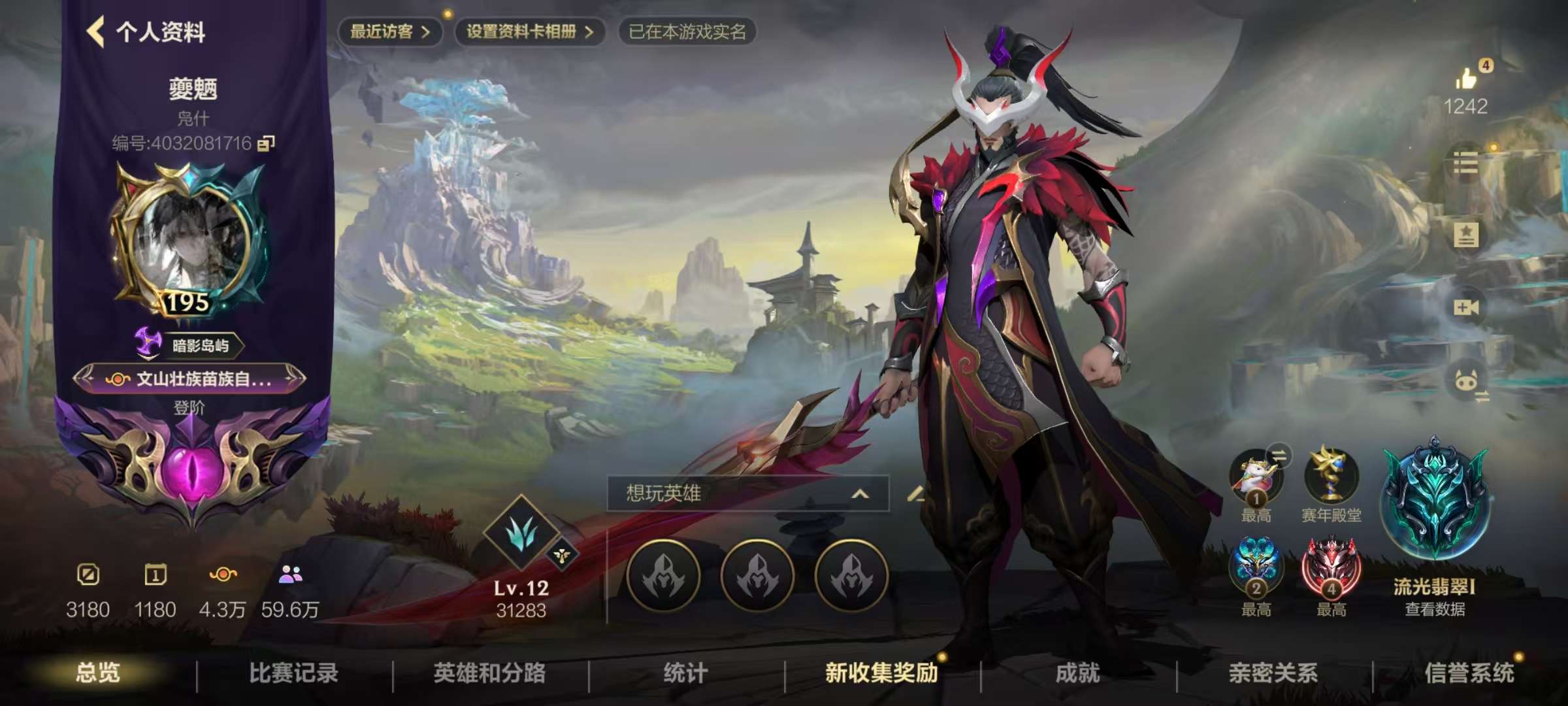Open the list icon on the right sidebar
Image resolution: width=1568 pixels, height=706 pixels.
point(1465,163)
